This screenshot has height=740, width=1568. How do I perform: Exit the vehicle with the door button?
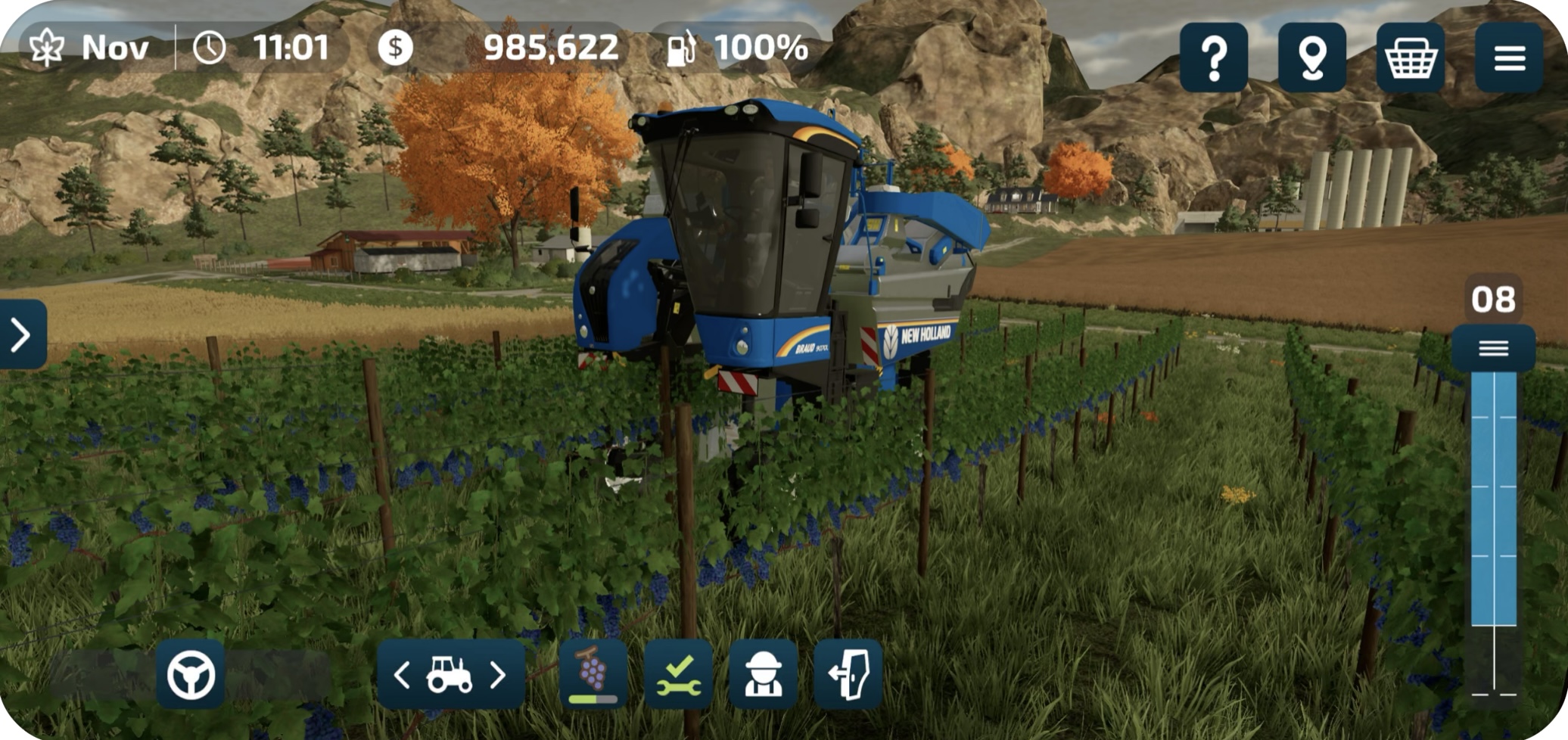848,674
